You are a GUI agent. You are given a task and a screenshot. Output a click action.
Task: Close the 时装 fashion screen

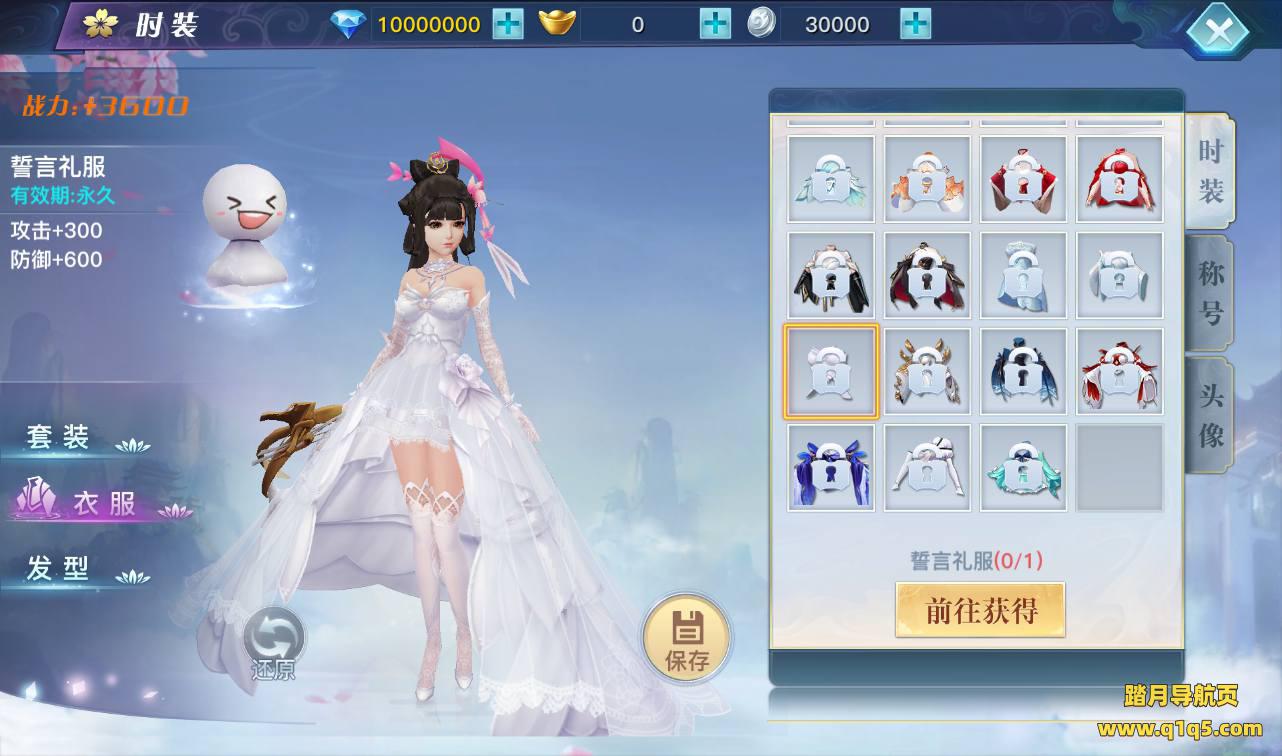pos(1218,32)
